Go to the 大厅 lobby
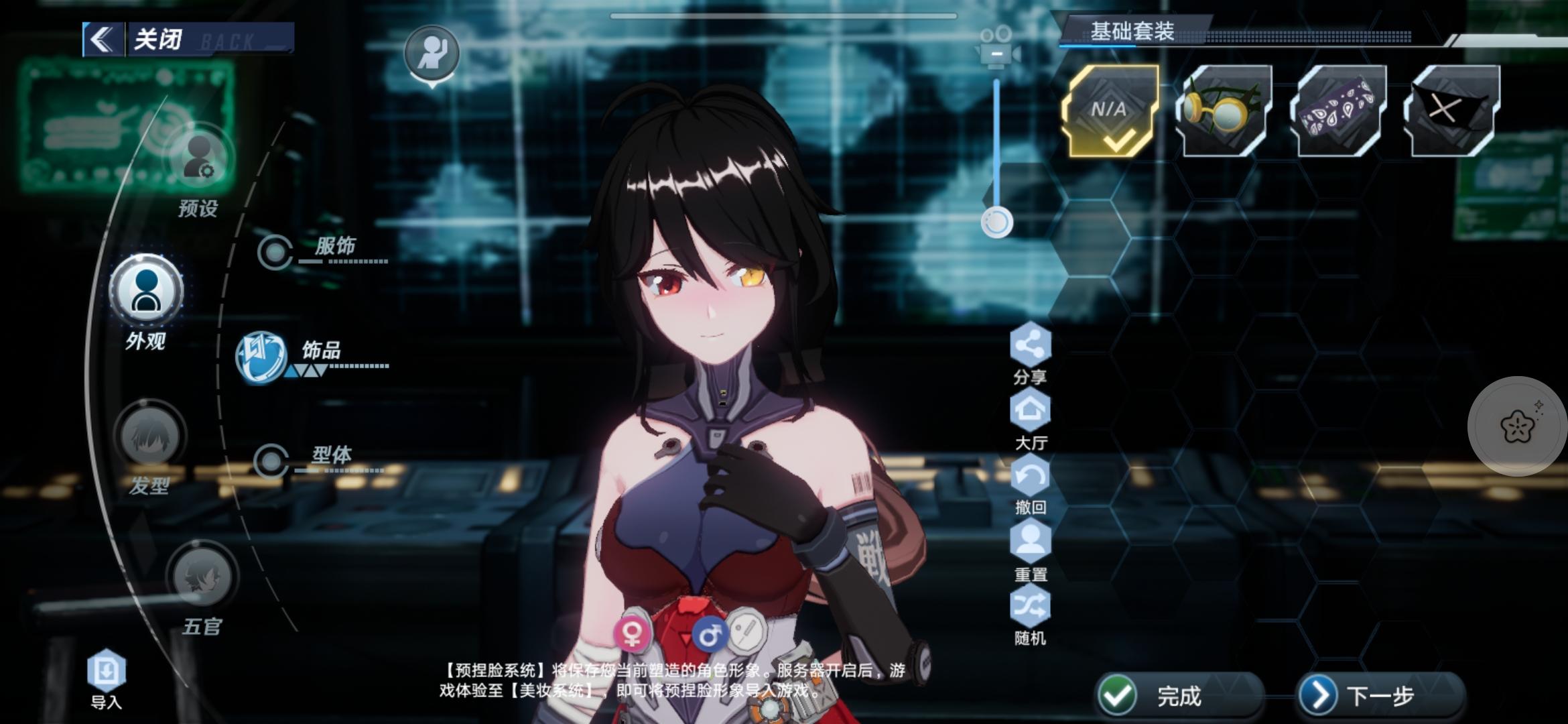1568x724 pixels. click(1030, 410)
